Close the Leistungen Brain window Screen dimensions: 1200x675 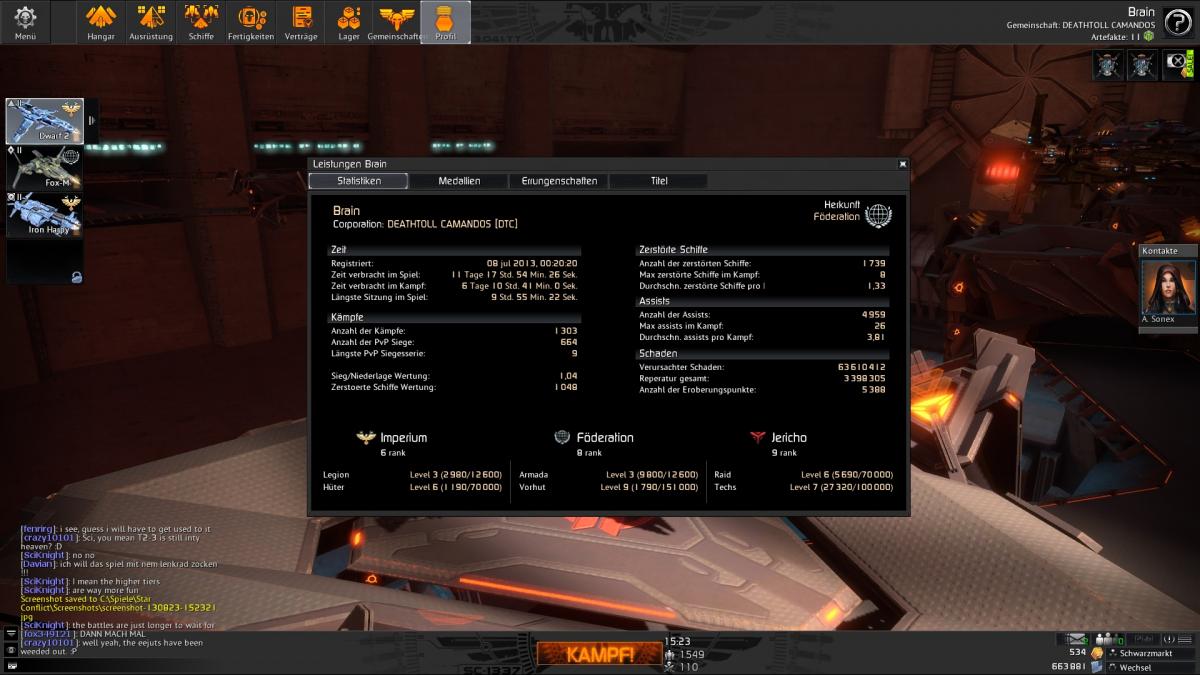point(902,164)
